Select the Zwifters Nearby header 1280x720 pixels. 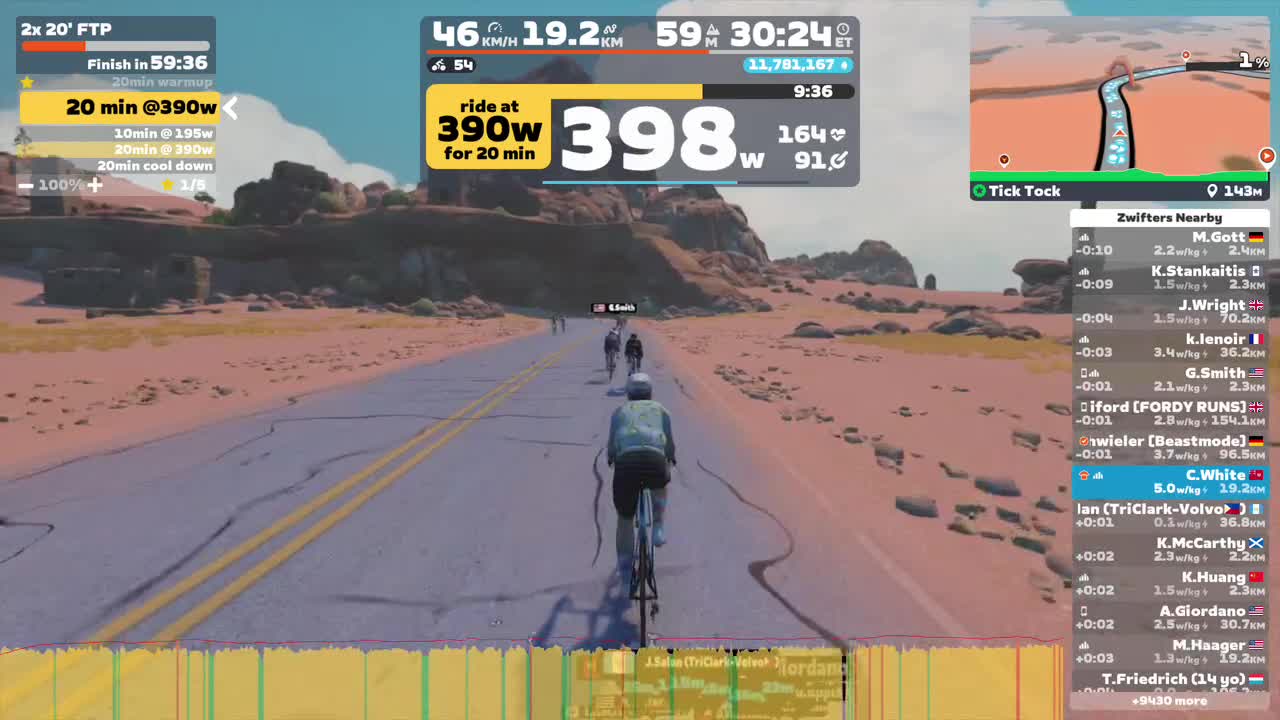coord(1170,217)
